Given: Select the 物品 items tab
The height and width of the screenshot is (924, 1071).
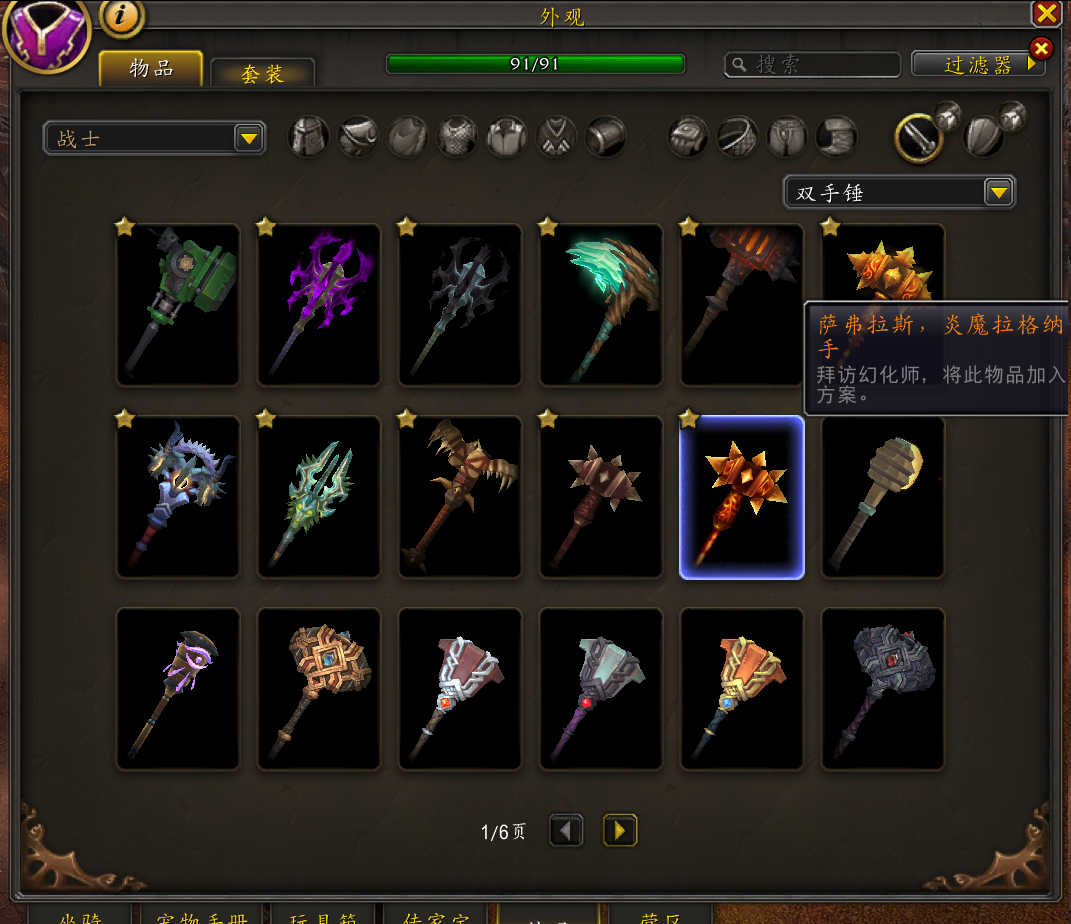Looking at the screenshot, I should [x=151, y=69].
